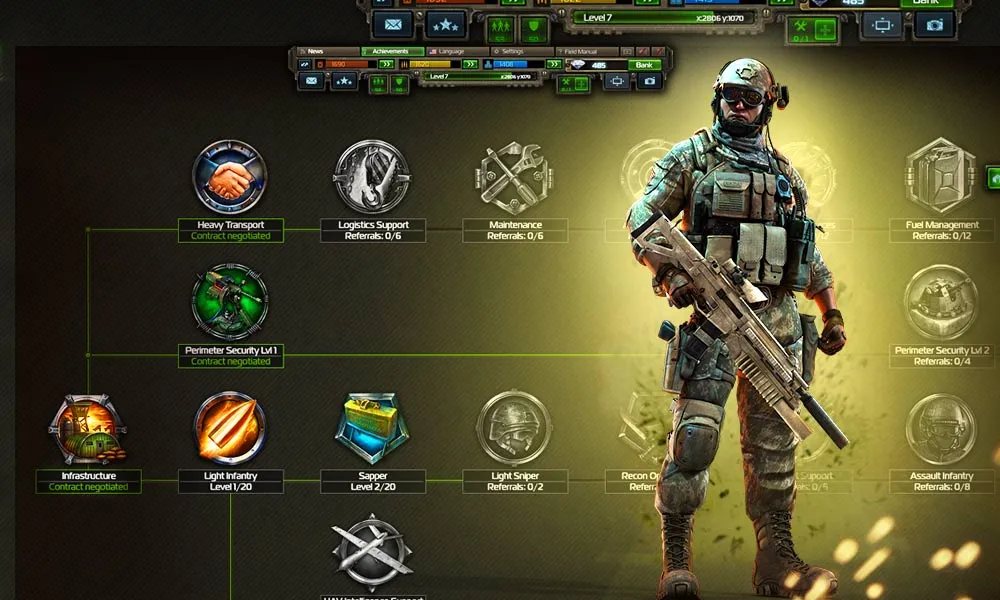
Task: Open the Fuel Management jerrycan node
Action: click(x=940, y=177)
